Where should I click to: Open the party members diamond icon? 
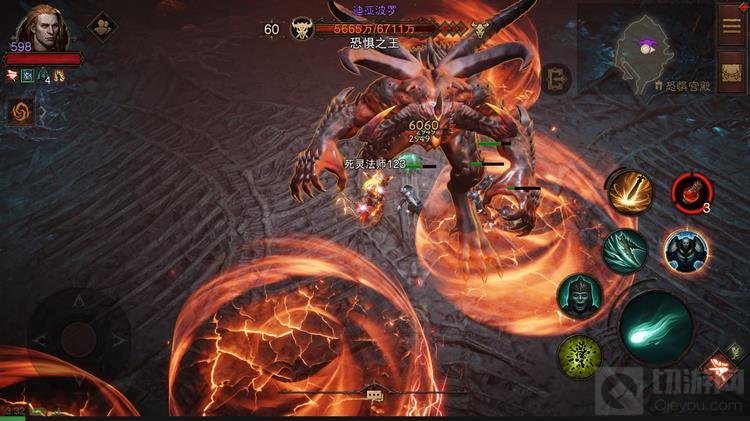click(x=101, y=26)
